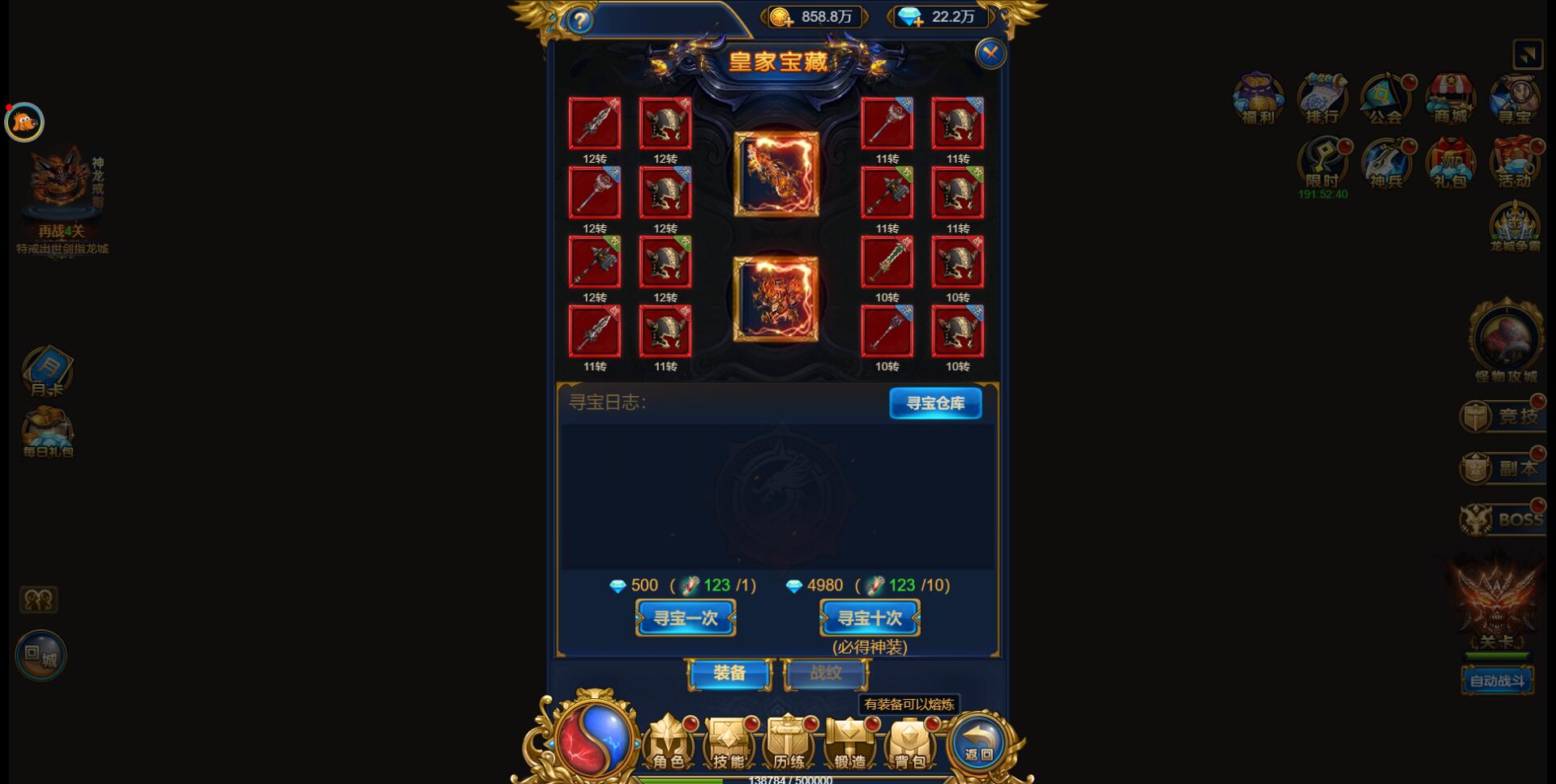Open the 福利 welfare panel
The image size is (1556, 784).
[1257, 99]
